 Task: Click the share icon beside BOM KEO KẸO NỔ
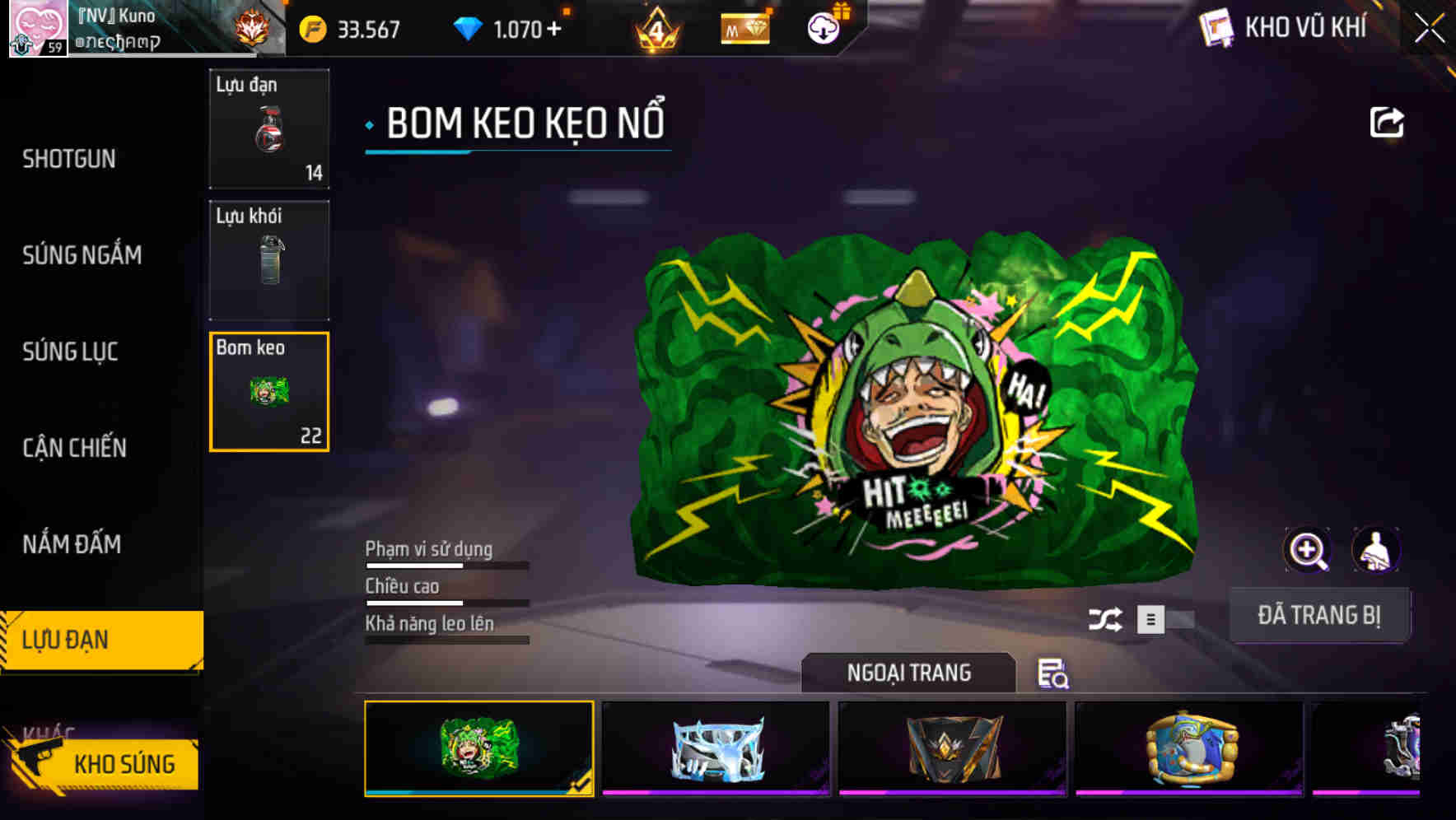(x=1387, y=121)
